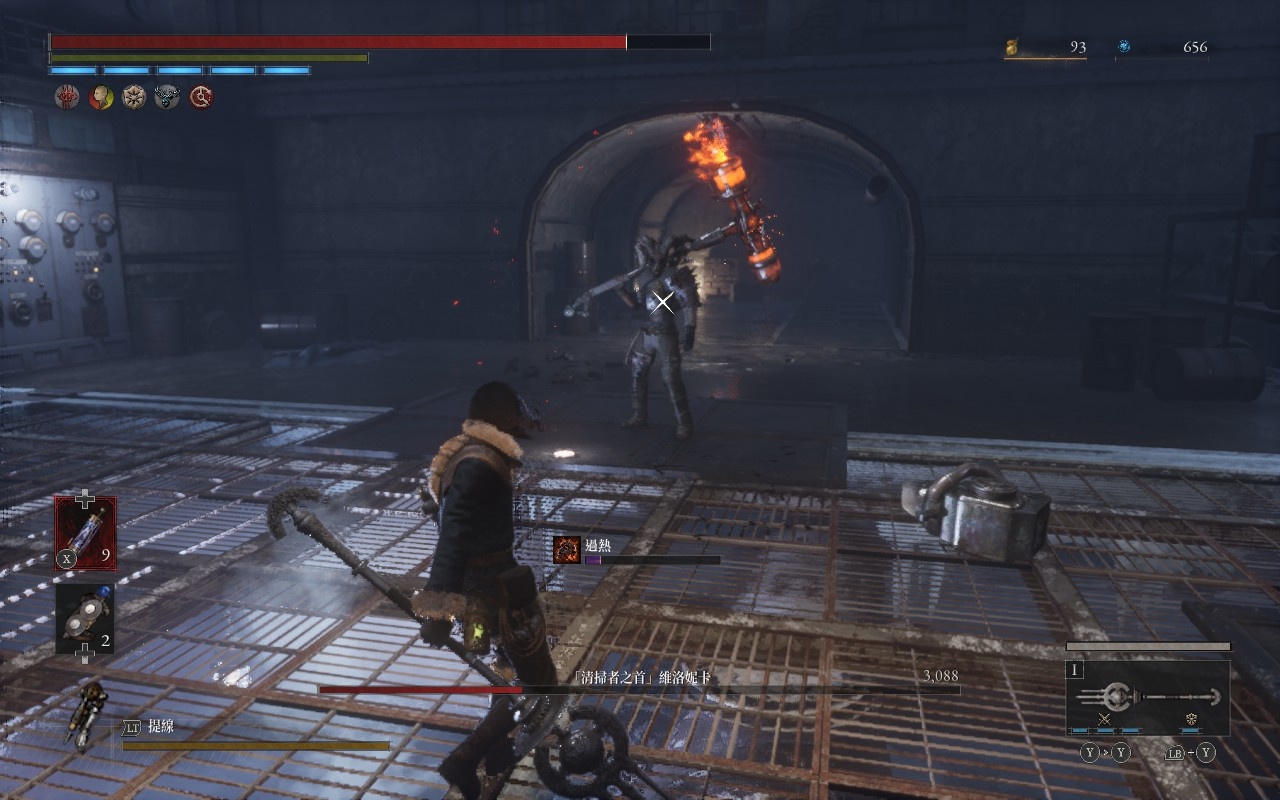Click the handle fable art shield icon
Image resolution: width=1280 pixels, height=800 pixels.
pyautogui.click(x=1191, y=719)
